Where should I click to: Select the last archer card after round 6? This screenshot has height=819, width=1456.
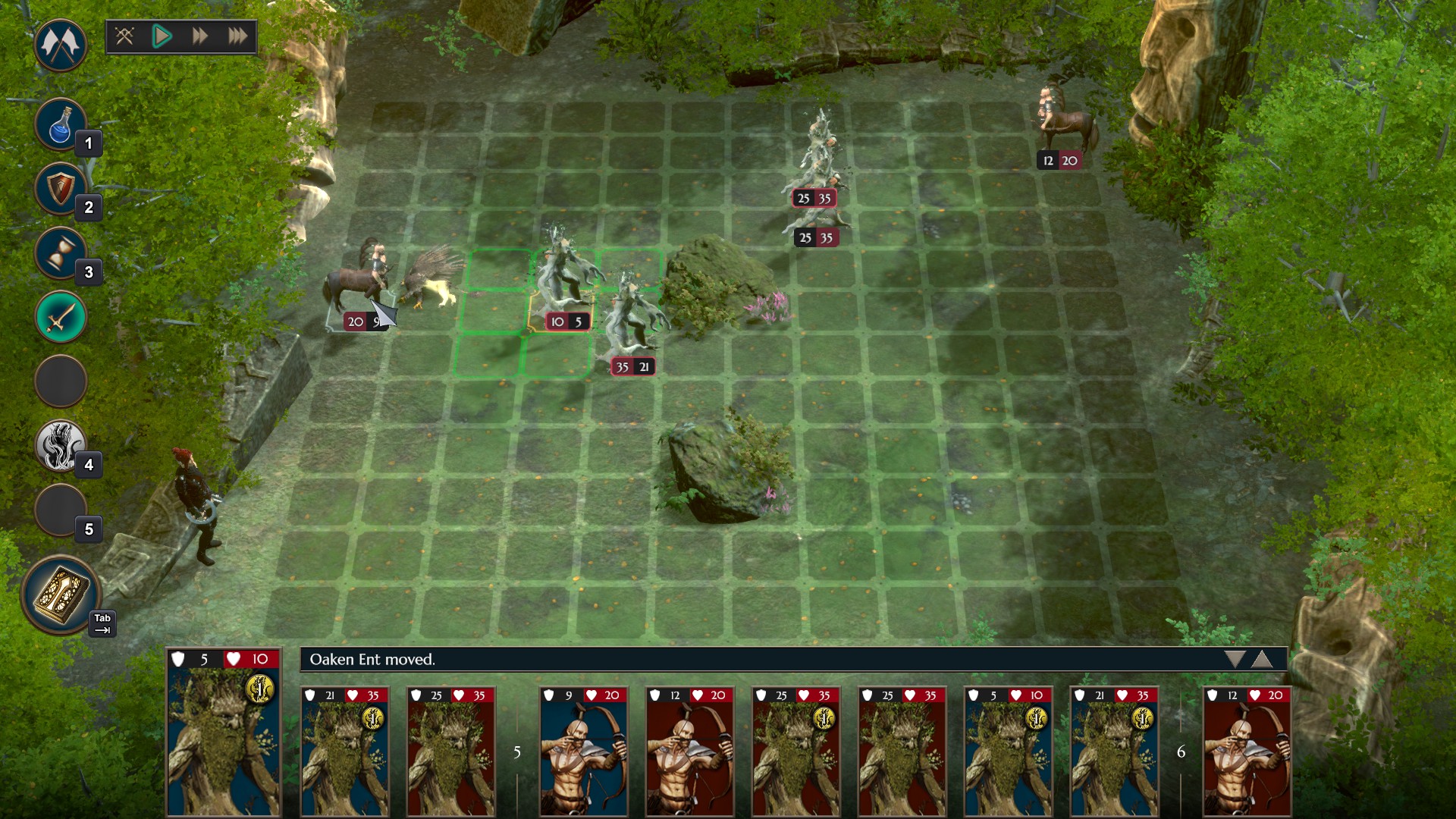pos(1247,751)
